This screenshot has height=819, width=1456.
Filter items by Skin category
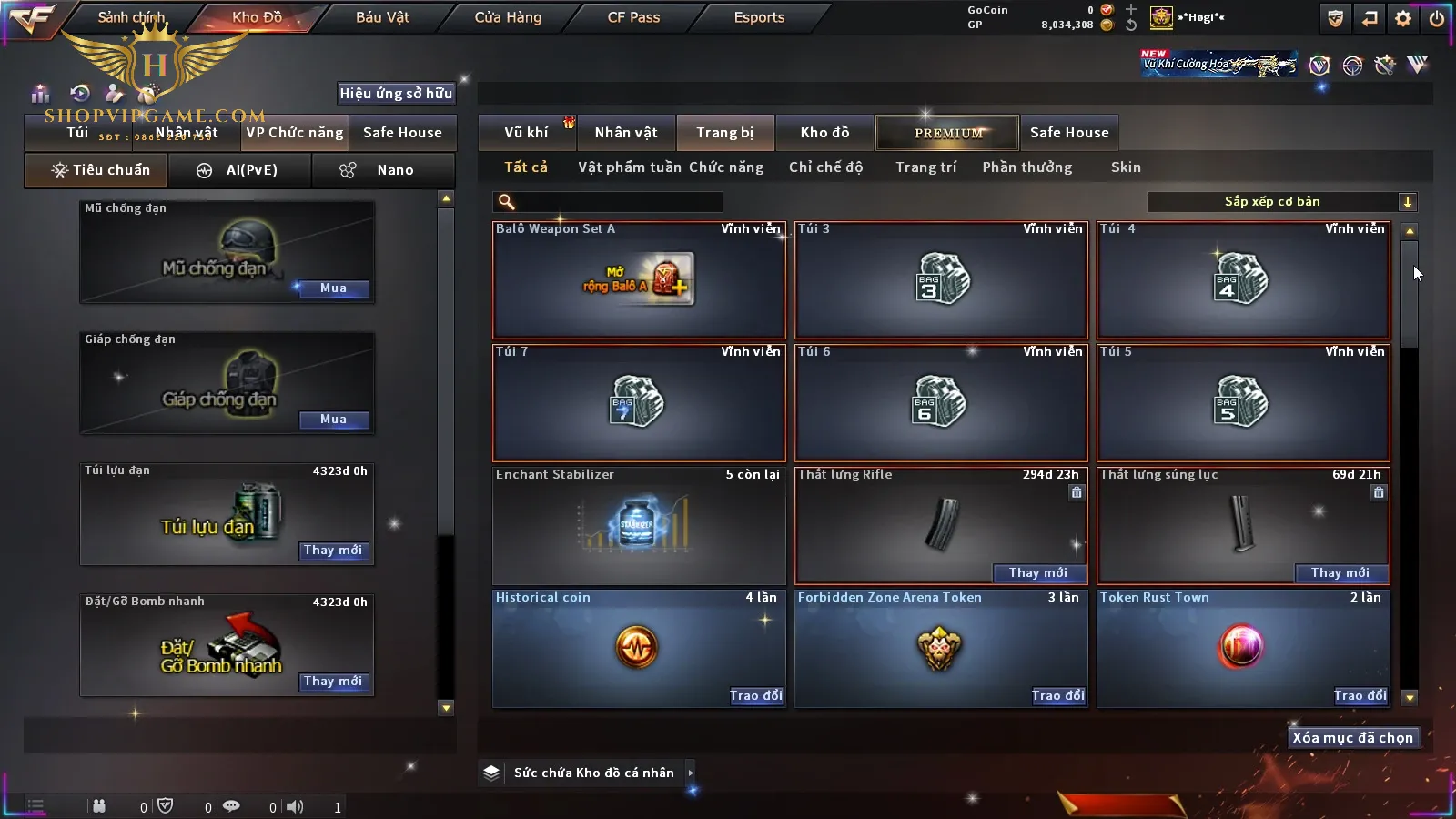point(1126,167)
